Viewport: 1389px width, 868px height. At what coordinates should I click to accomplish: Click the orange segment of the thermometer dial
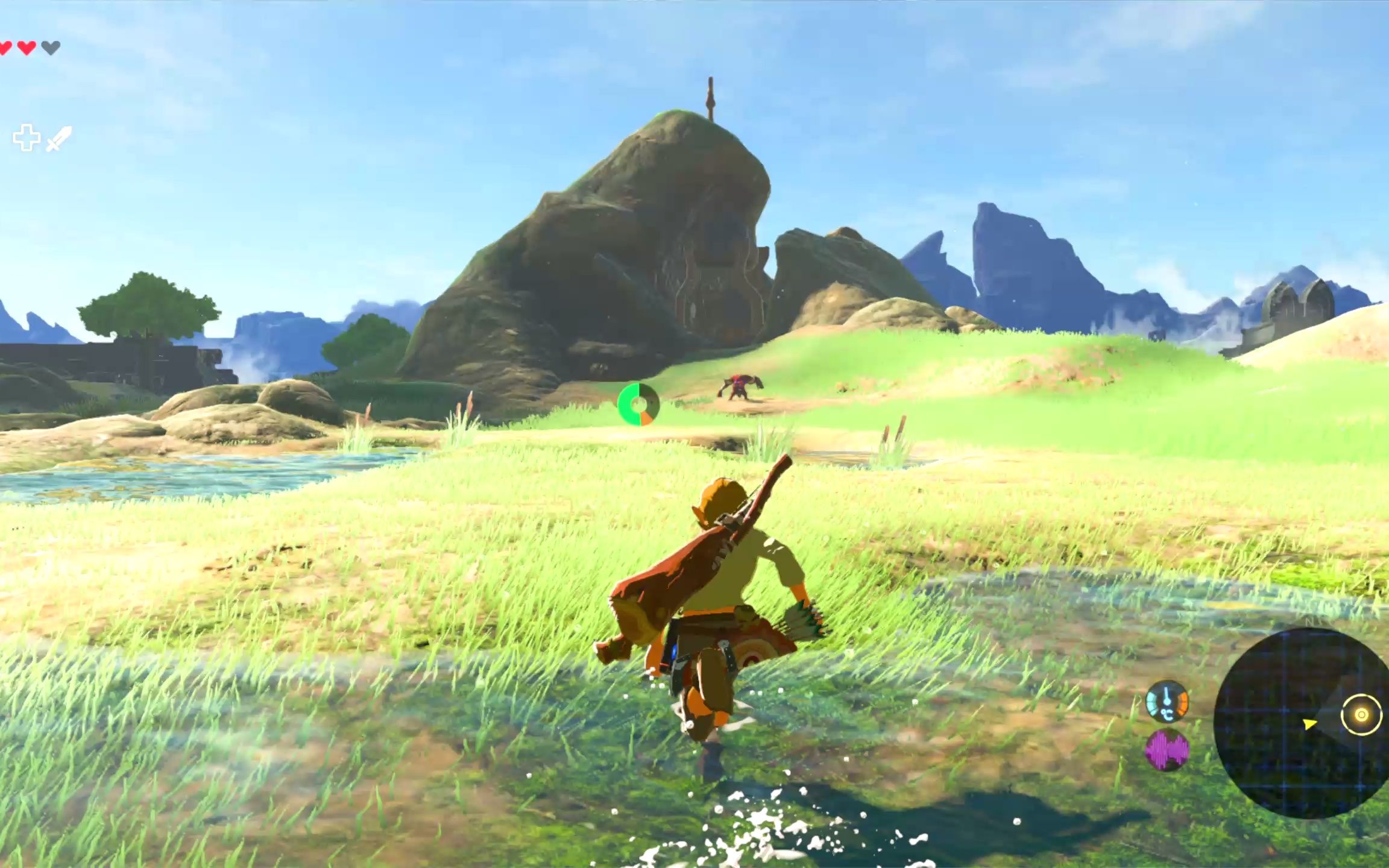point(1182,704)
